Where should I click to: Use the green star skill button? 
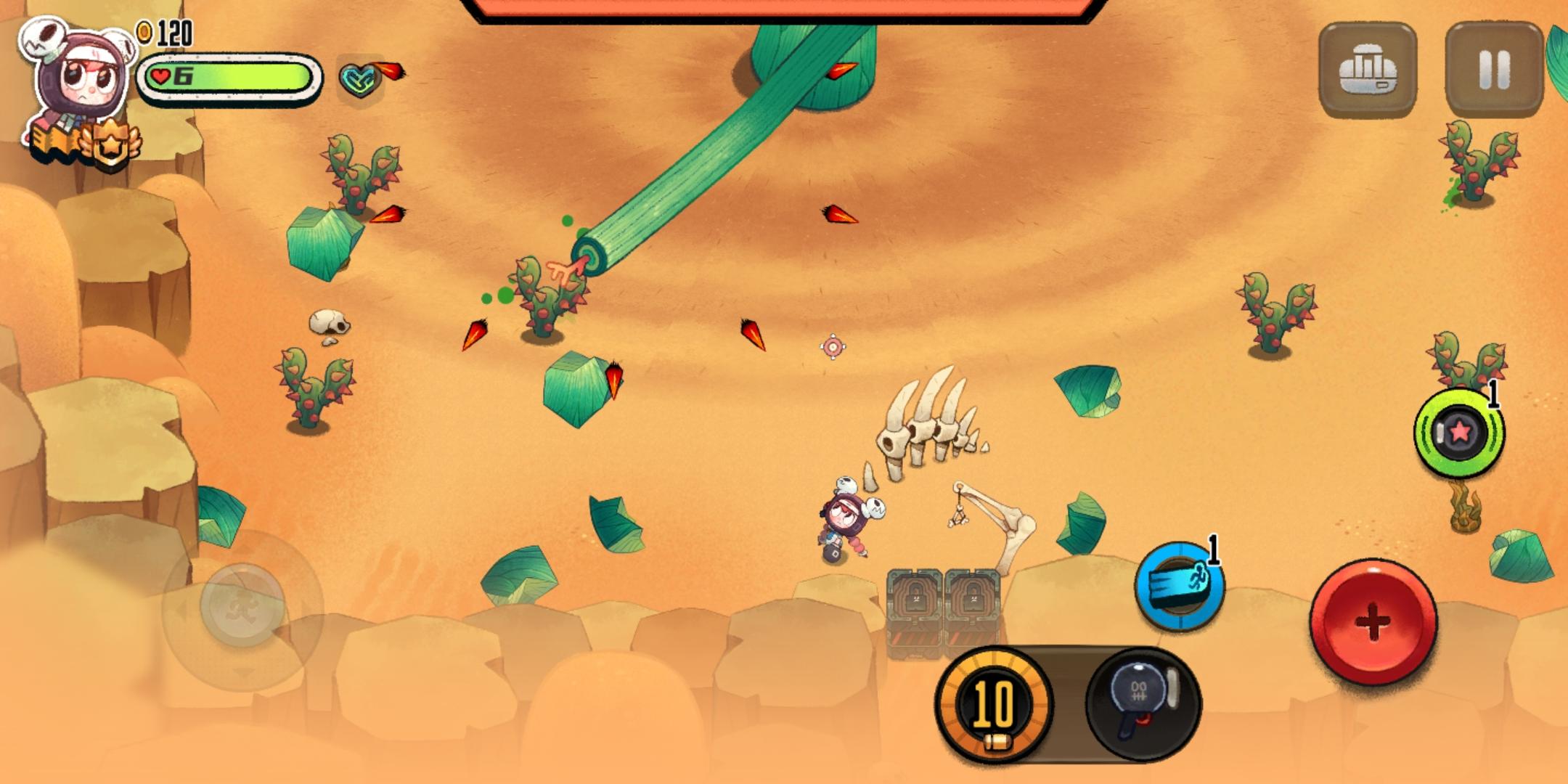(x=1458, y=433)
